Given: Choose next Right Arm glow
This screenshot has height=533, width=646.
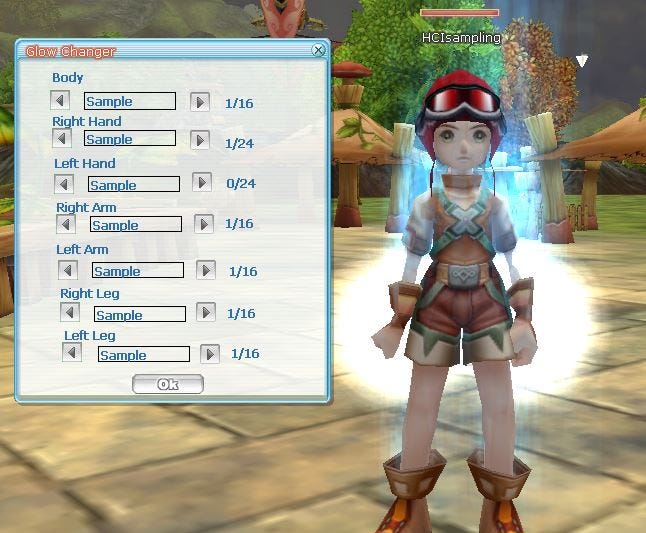Looking at the screenshot, I should coord(204,224).
